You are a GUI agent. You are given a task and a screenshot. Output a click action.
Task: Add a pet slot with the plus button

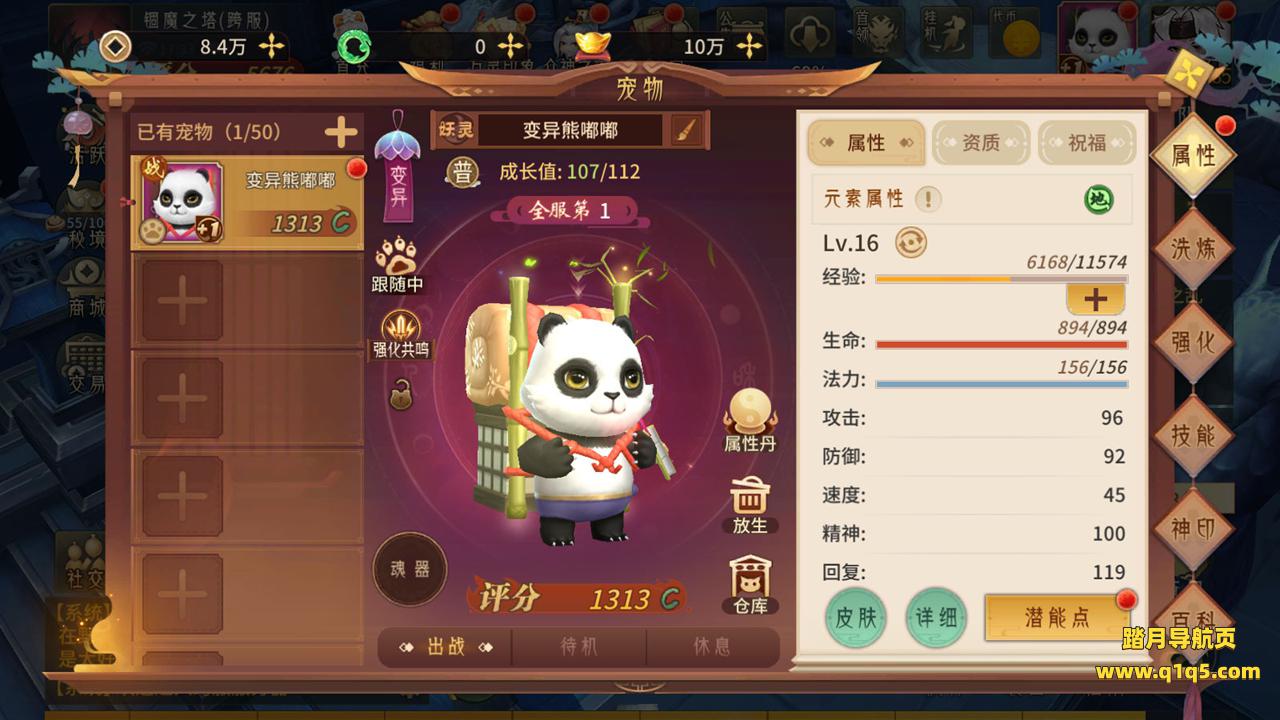[341, 131]
